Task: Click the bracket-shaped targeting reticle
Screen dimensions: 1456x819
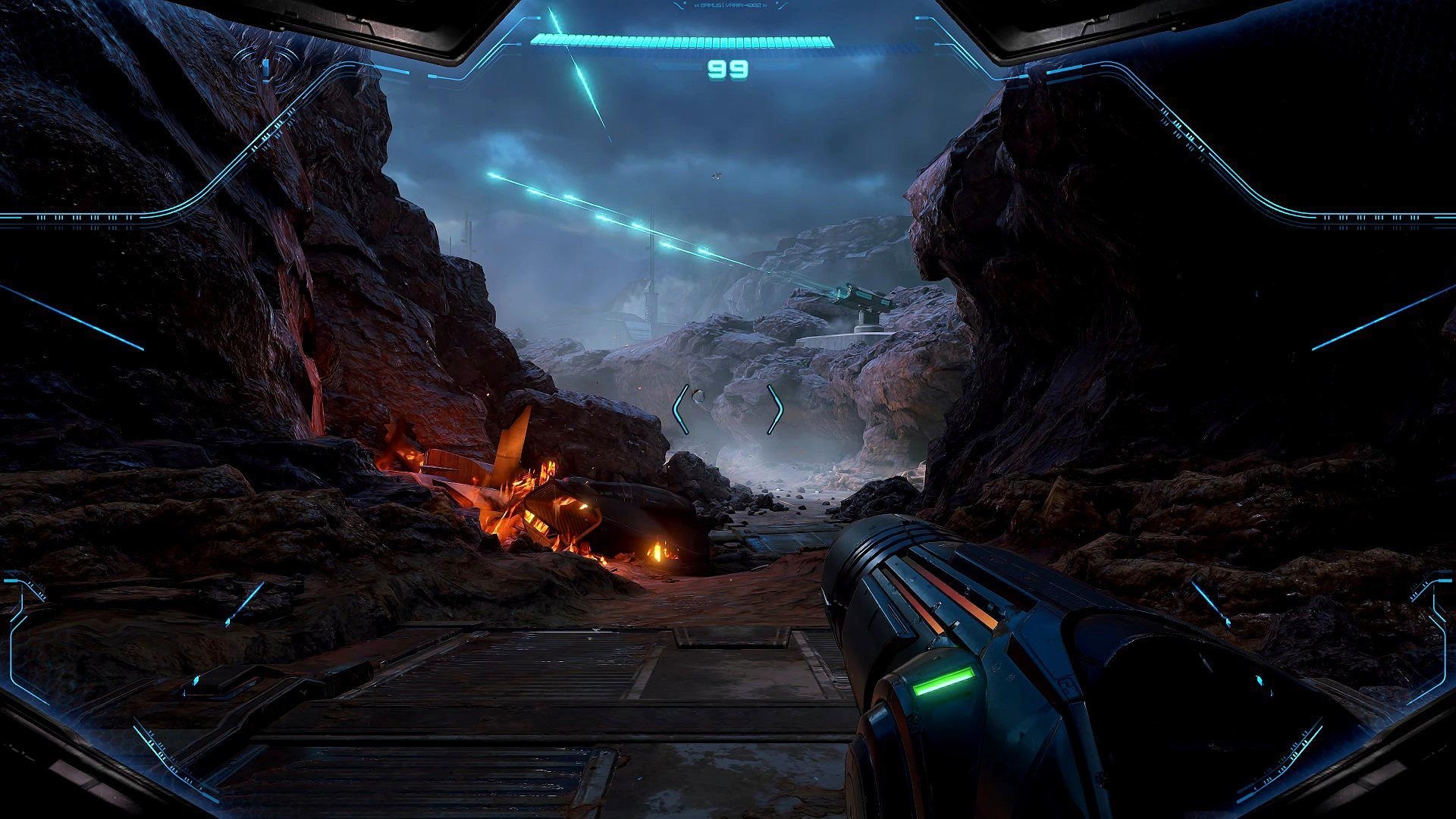Action: [728, 409]
